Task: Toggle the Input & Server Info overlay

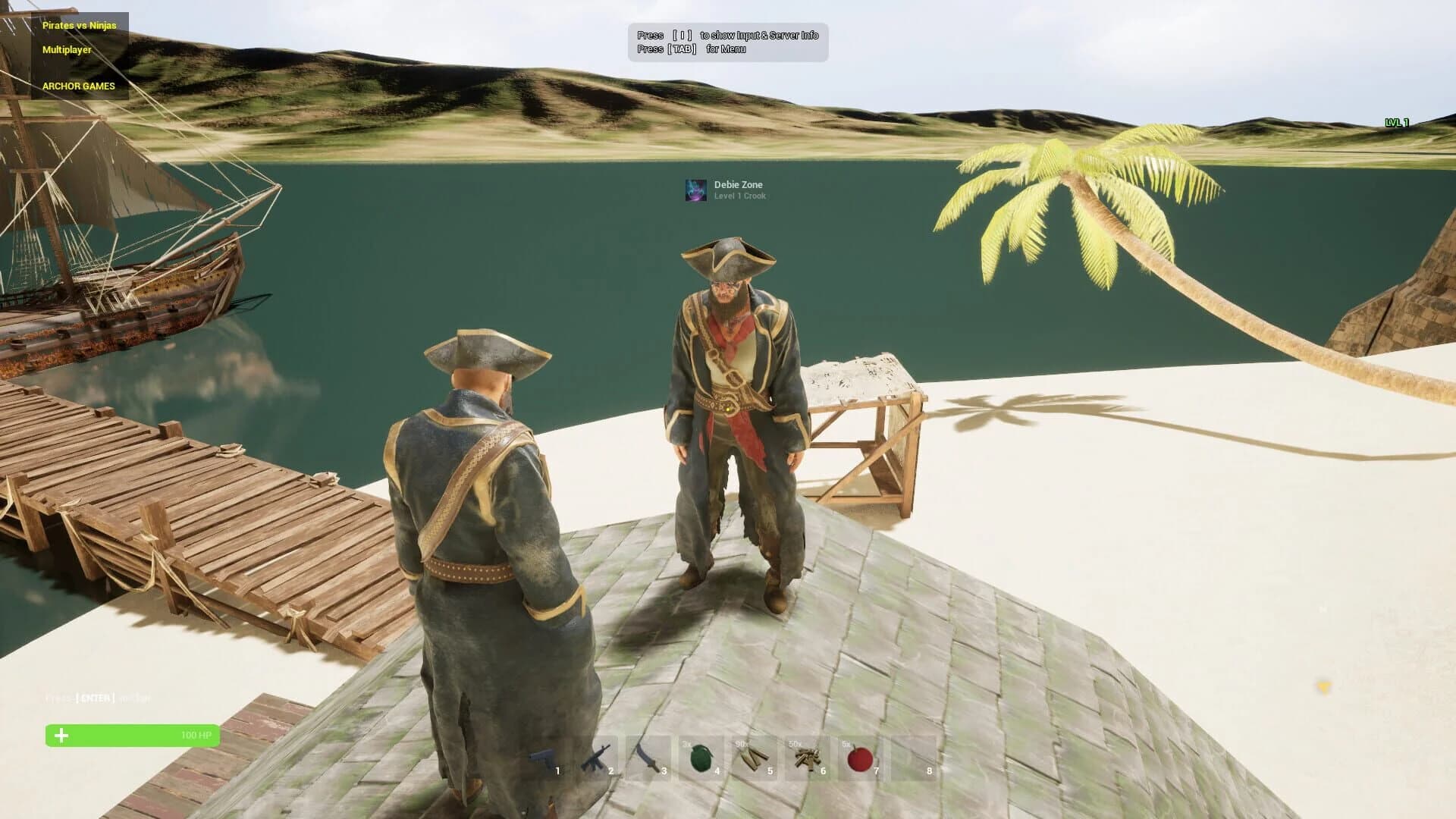Action: pos(728,35)
